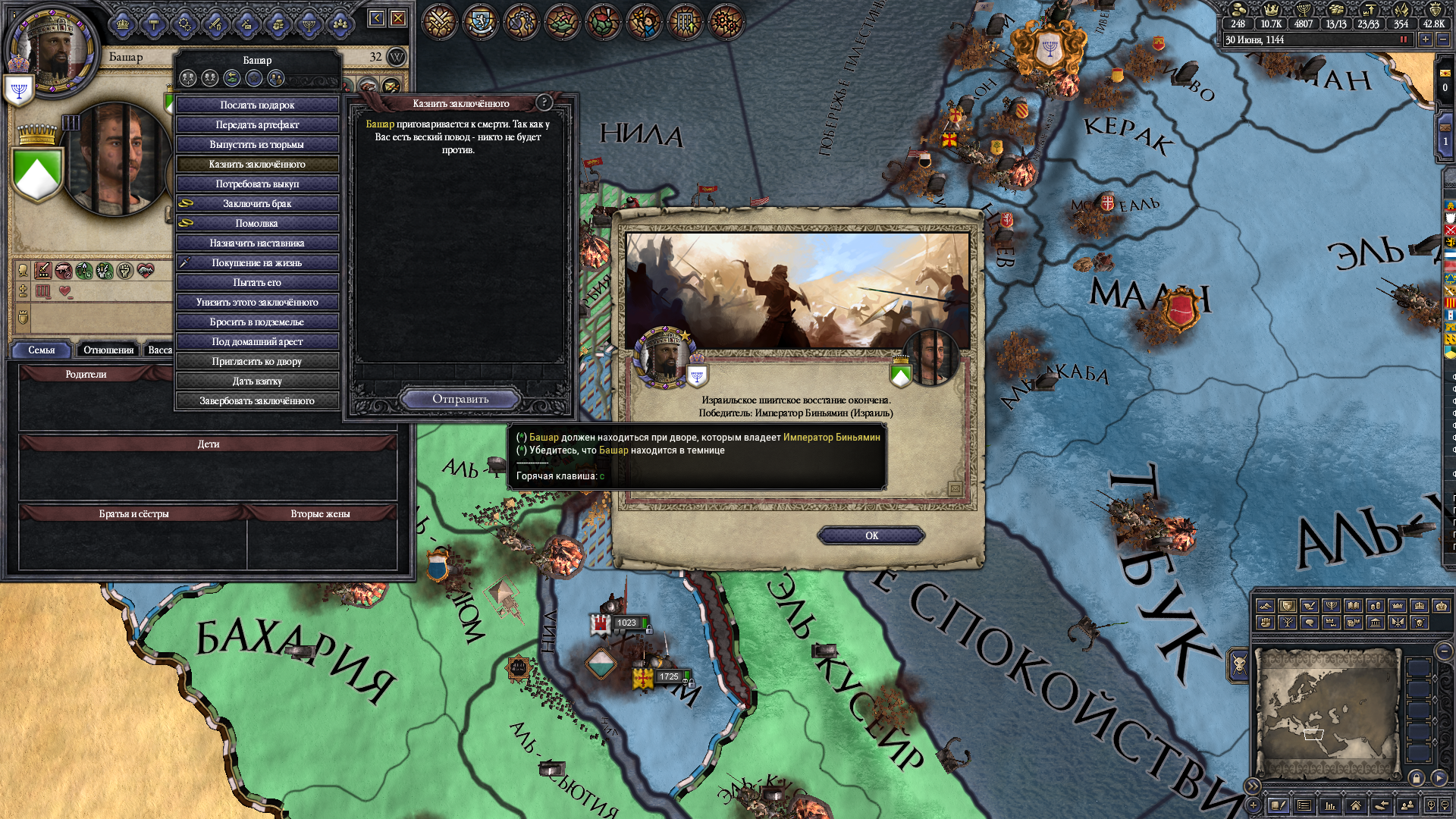Decrease game speed with minus button

point(1443,39)
